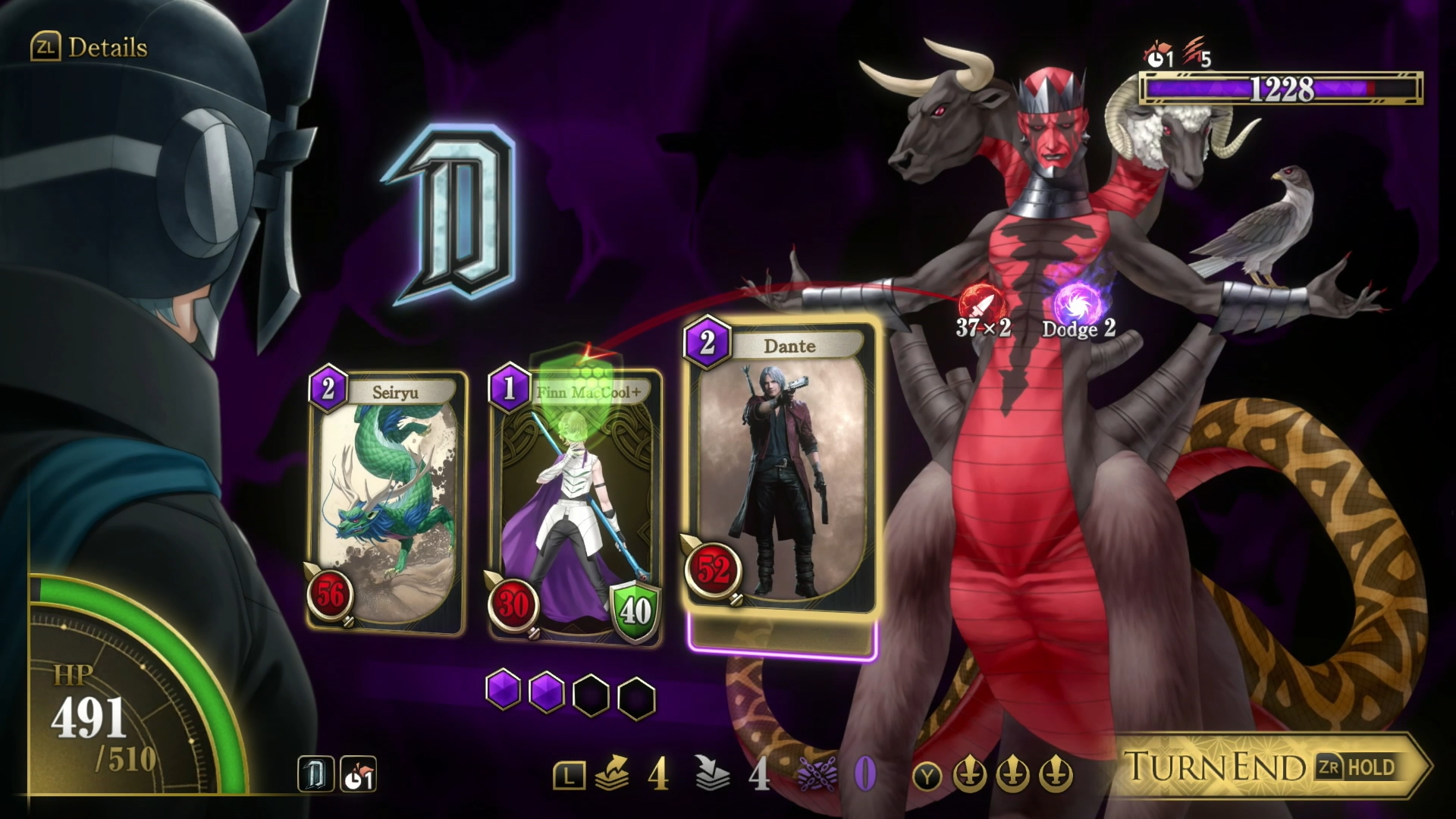The height and width of the screenshot is (819, 1456).
Task: Inspect the player's D rank status icon
Action: [315, 775]
